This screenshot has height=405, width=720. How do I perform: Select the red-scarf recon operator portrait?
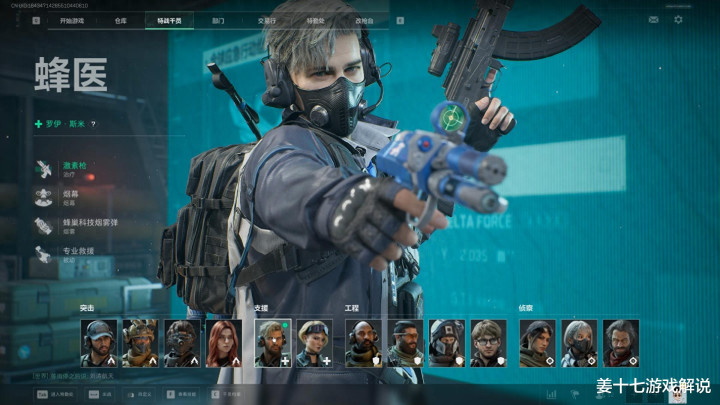621,343
